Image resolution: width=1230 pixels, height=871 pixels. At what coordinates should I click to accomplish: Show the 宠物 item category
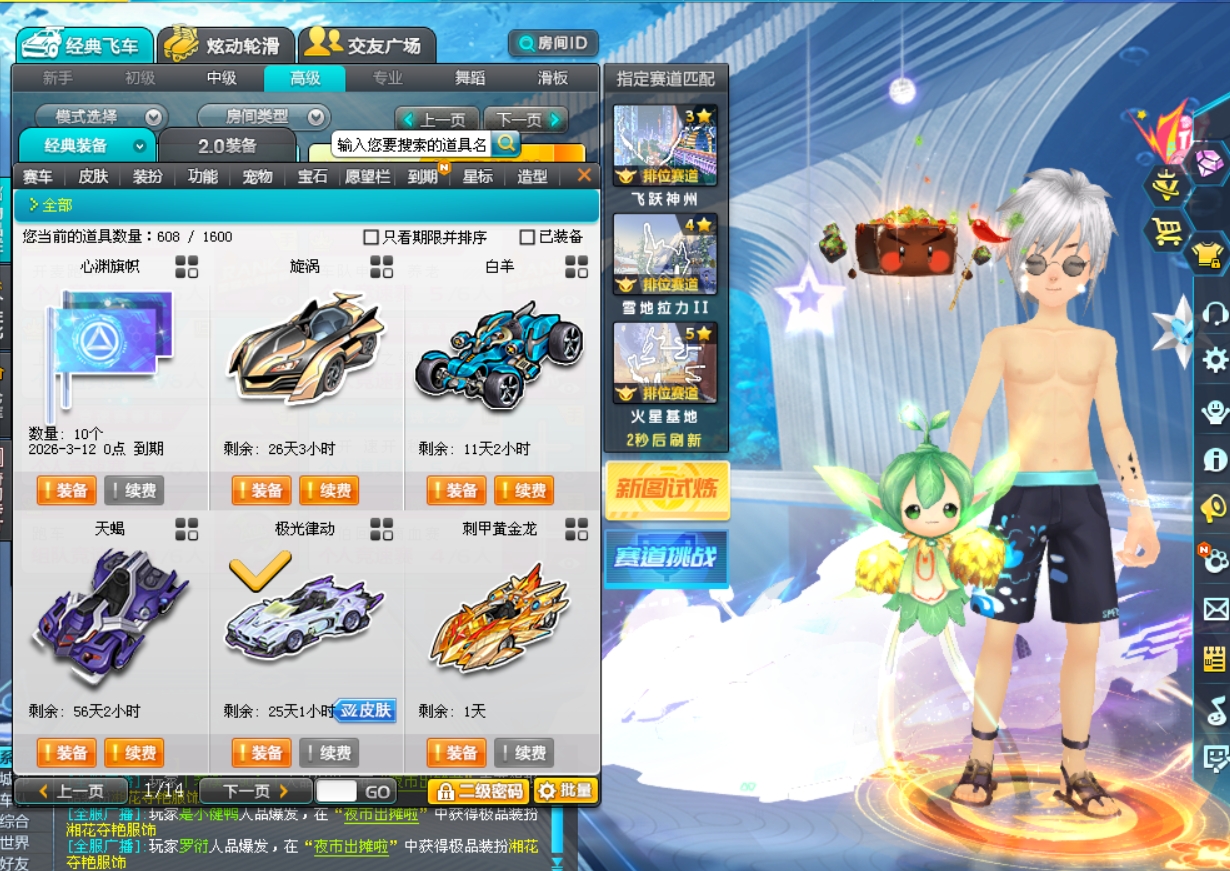click(x=257, y=177)
